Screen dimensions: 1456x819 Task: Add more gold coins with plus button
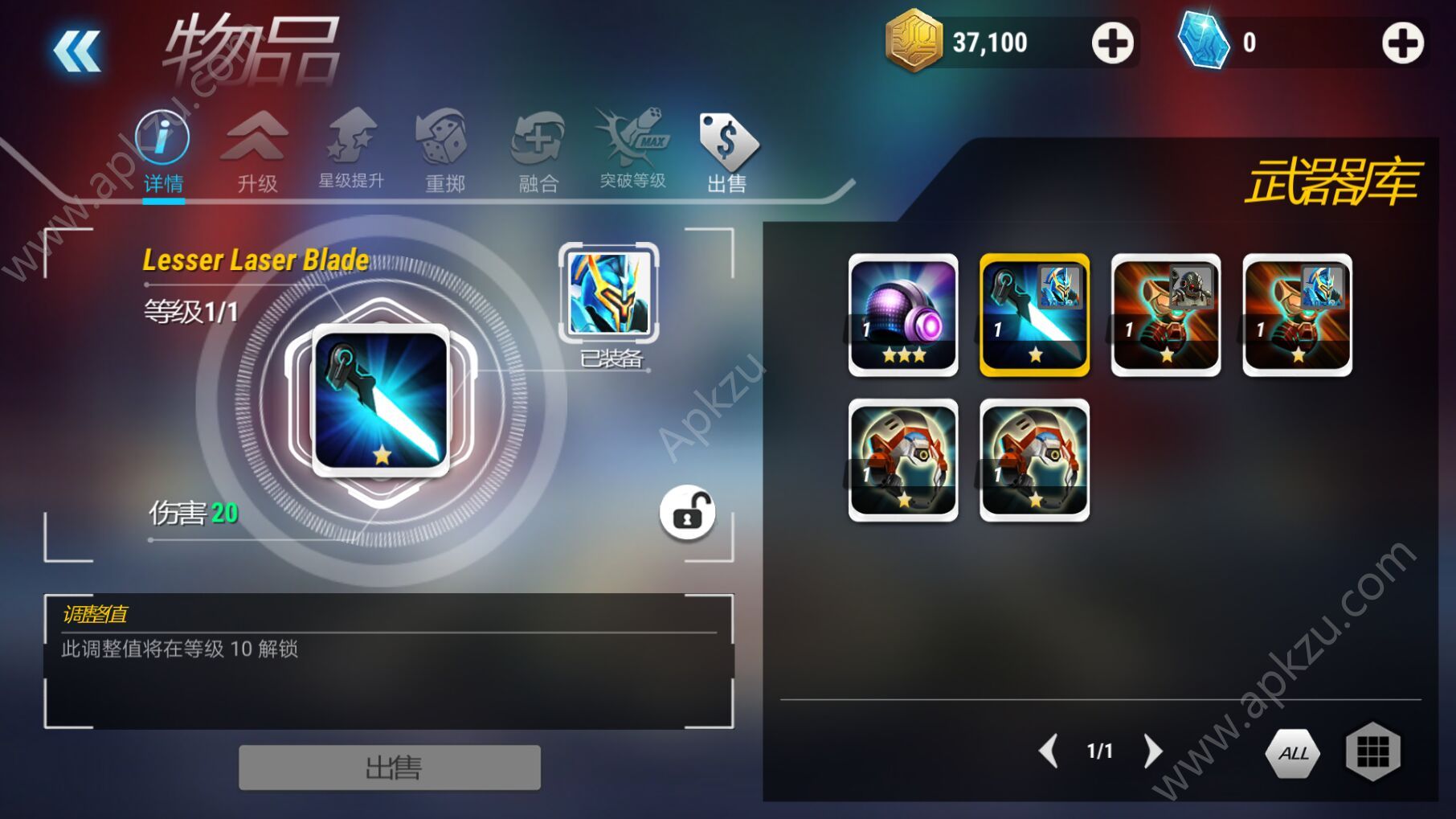pos(1112,43)
